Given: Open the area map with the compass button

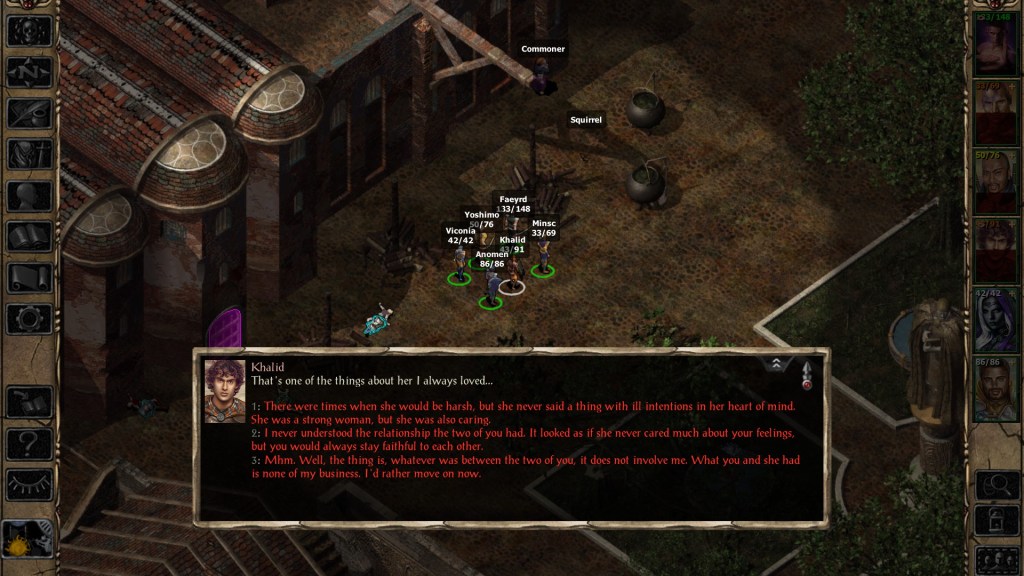Looking at the screenshot, I should [29, 72].
